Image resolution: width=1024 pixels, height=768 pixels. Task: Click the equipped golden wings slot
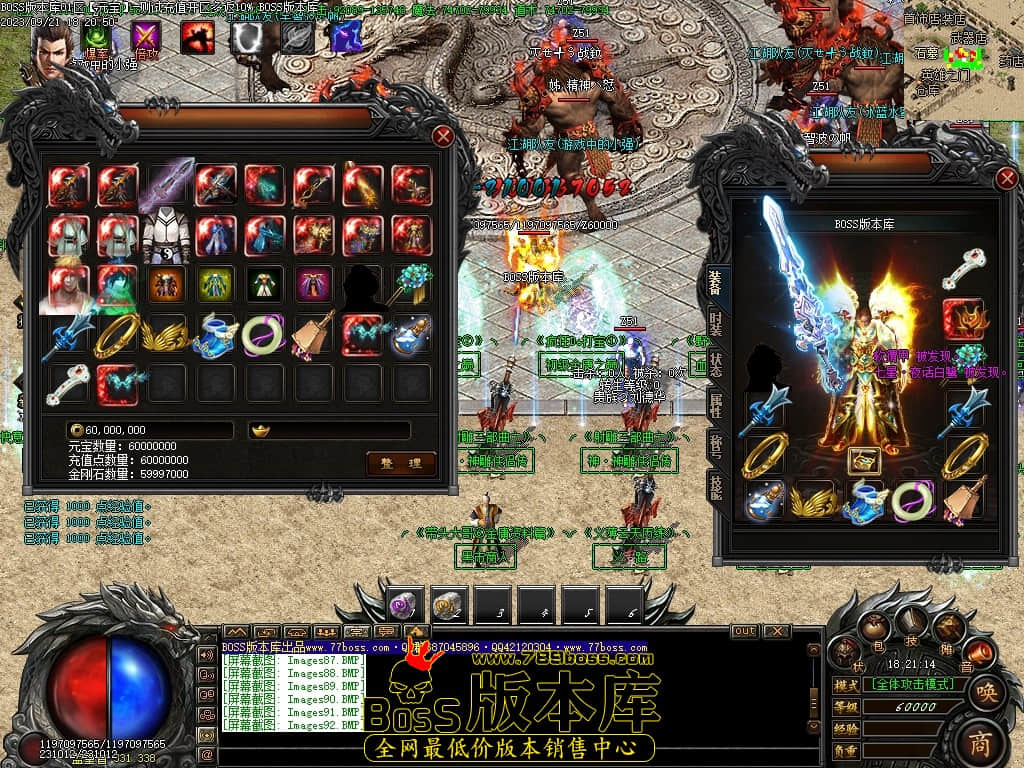pyautogui.click(x=814, y=499)
